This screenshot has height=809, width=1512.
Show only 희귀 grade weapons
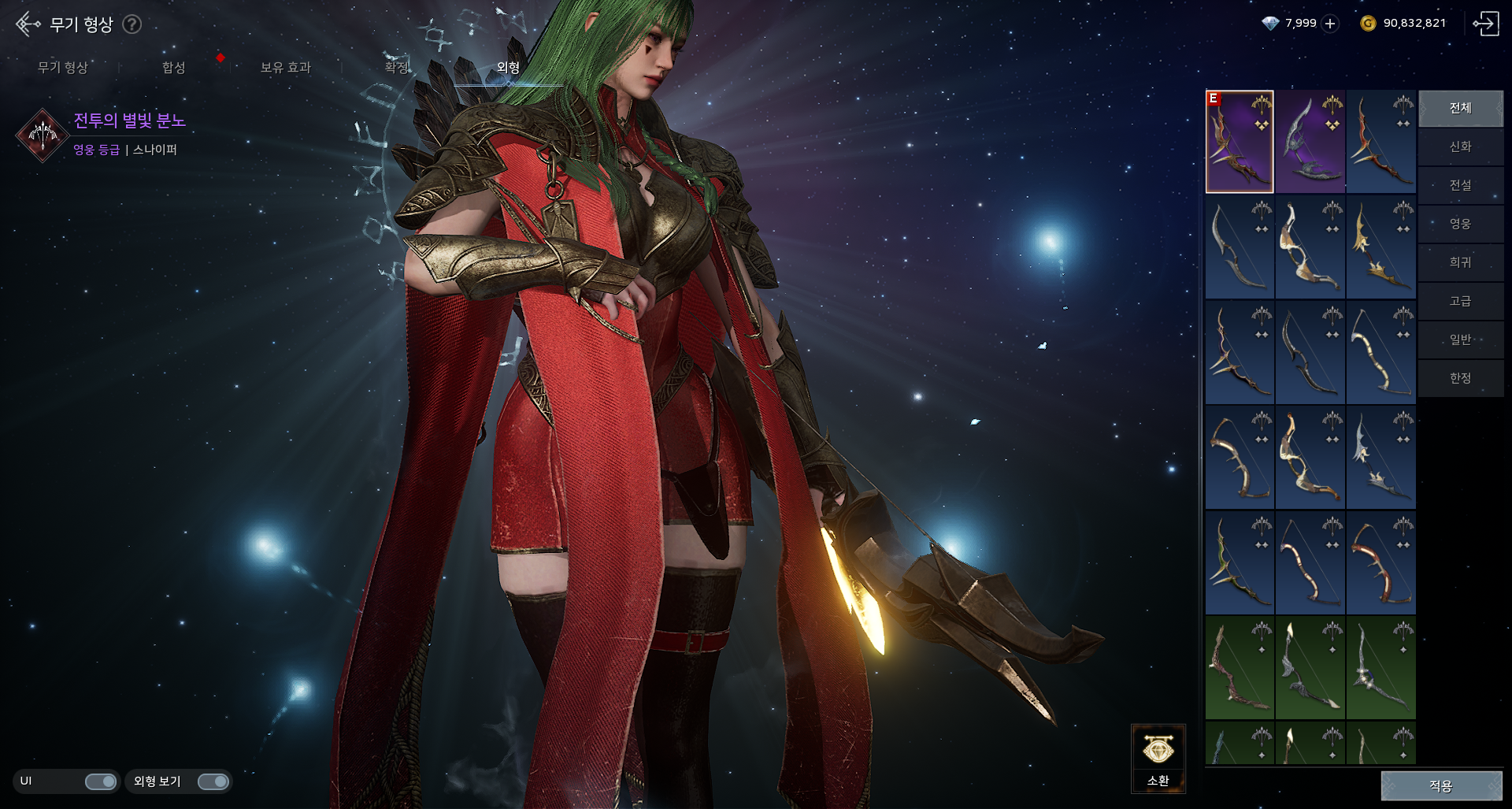pos(1460,263)
